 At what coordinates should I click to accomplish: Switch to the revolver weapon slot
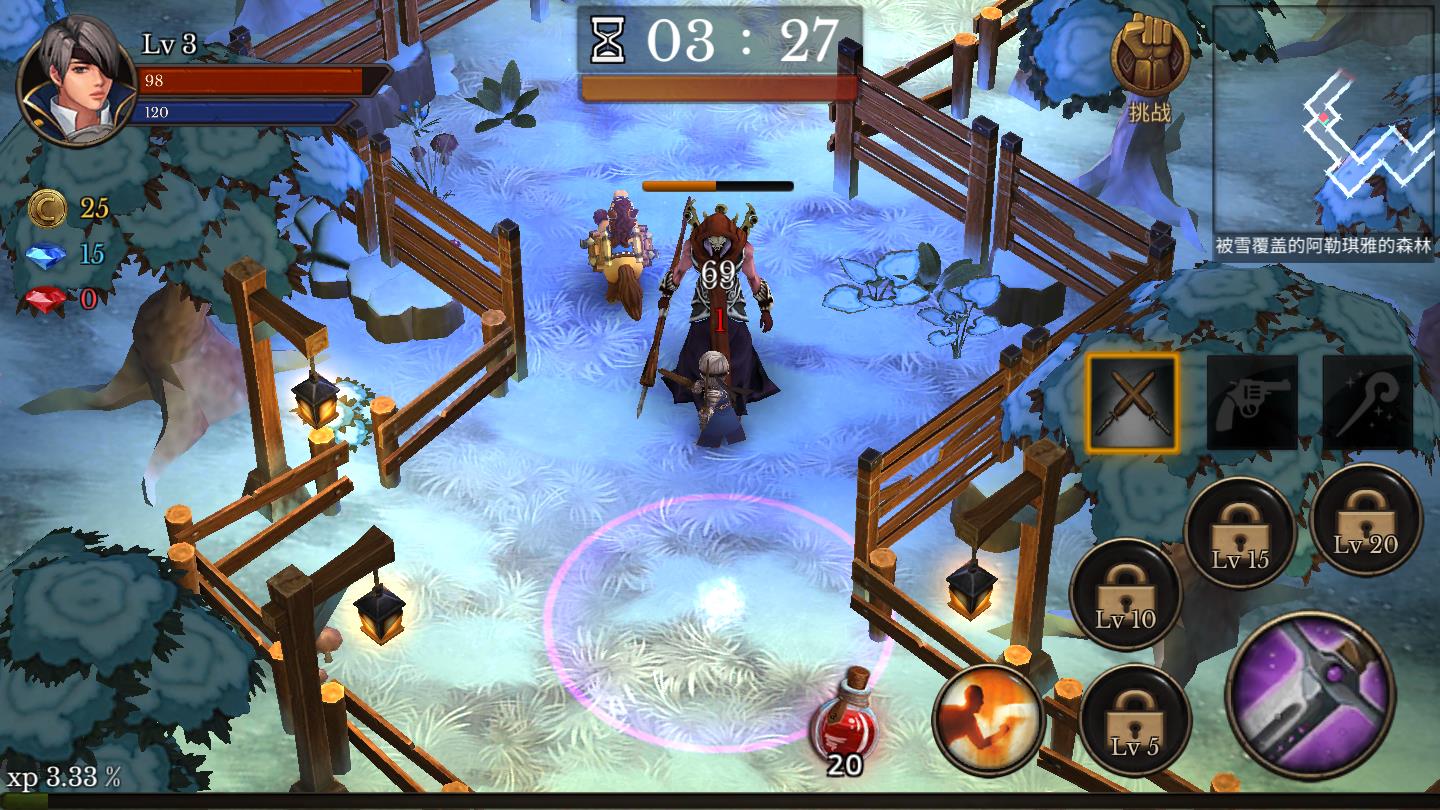(1252, 403)
